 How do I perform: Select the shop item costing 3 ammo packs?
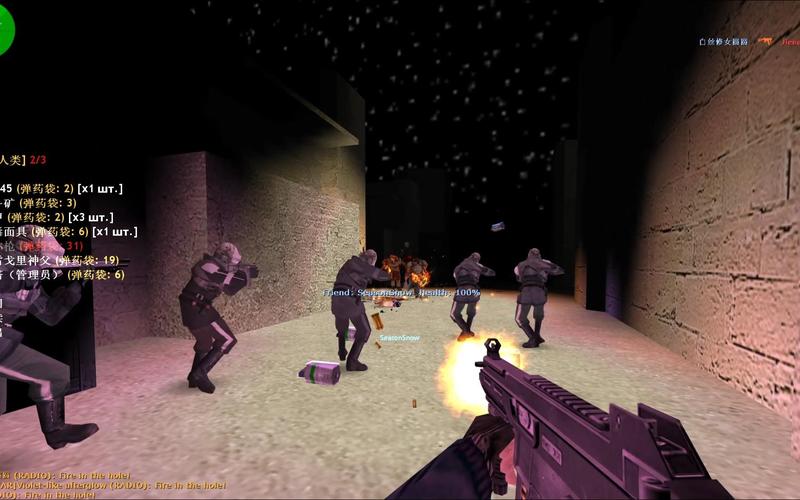tap(38, 203)
